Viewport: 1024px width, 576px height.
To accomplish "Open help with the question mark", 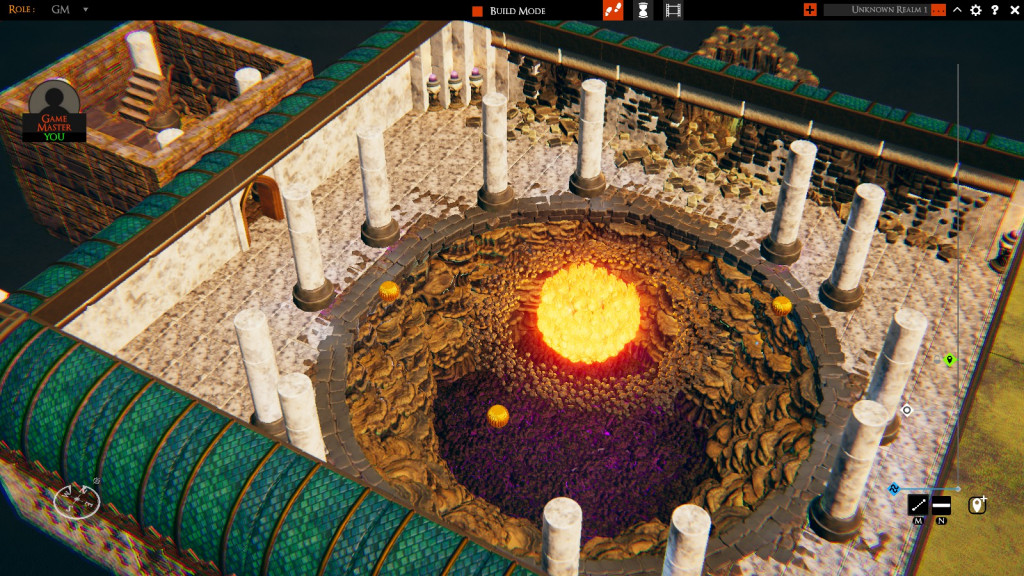I will pos(995,10).
